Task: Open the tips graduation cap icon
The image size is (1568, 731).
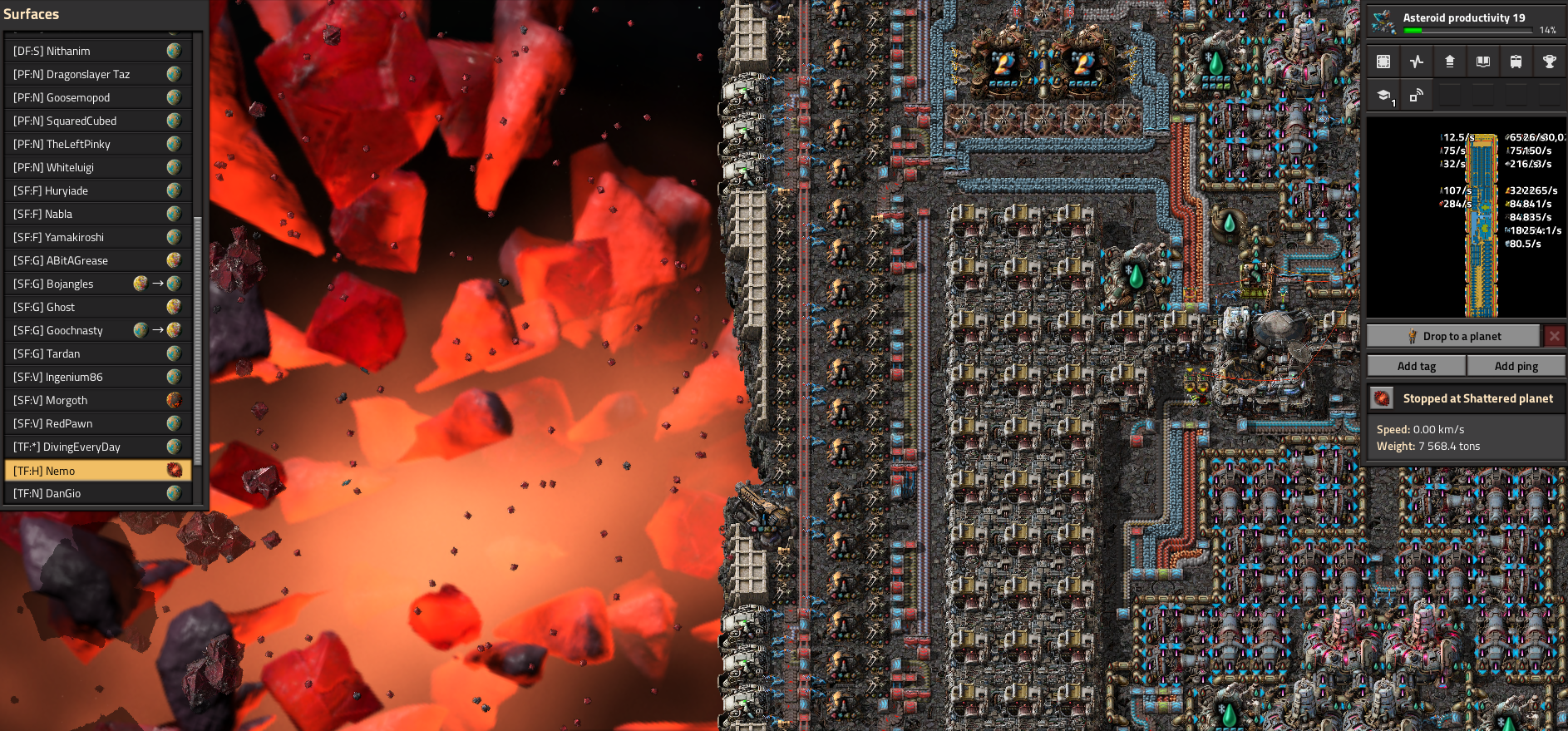Action: point(1384,96)
